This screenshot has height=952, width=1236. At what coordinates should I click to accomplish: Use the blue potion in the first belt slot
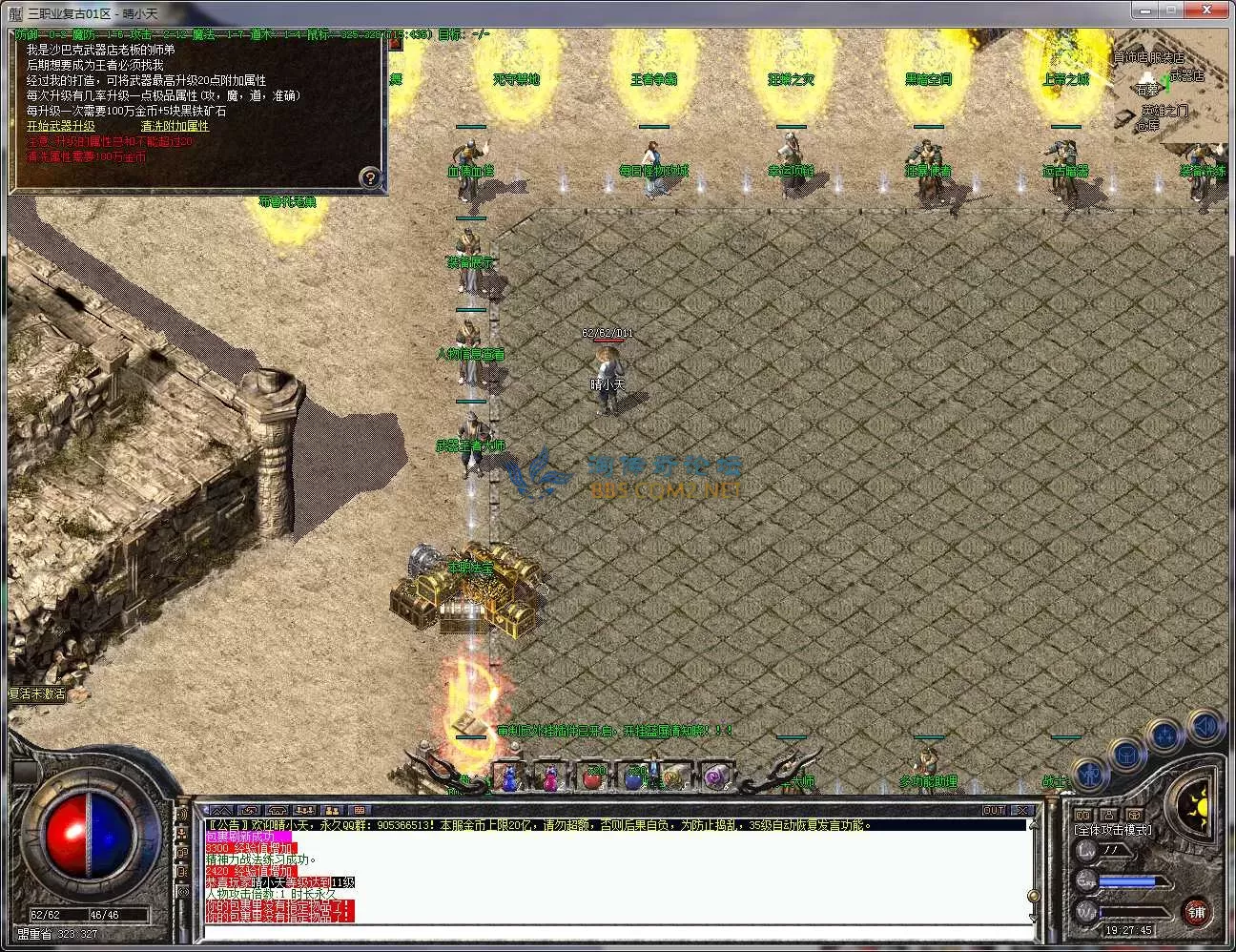point(511,777)
